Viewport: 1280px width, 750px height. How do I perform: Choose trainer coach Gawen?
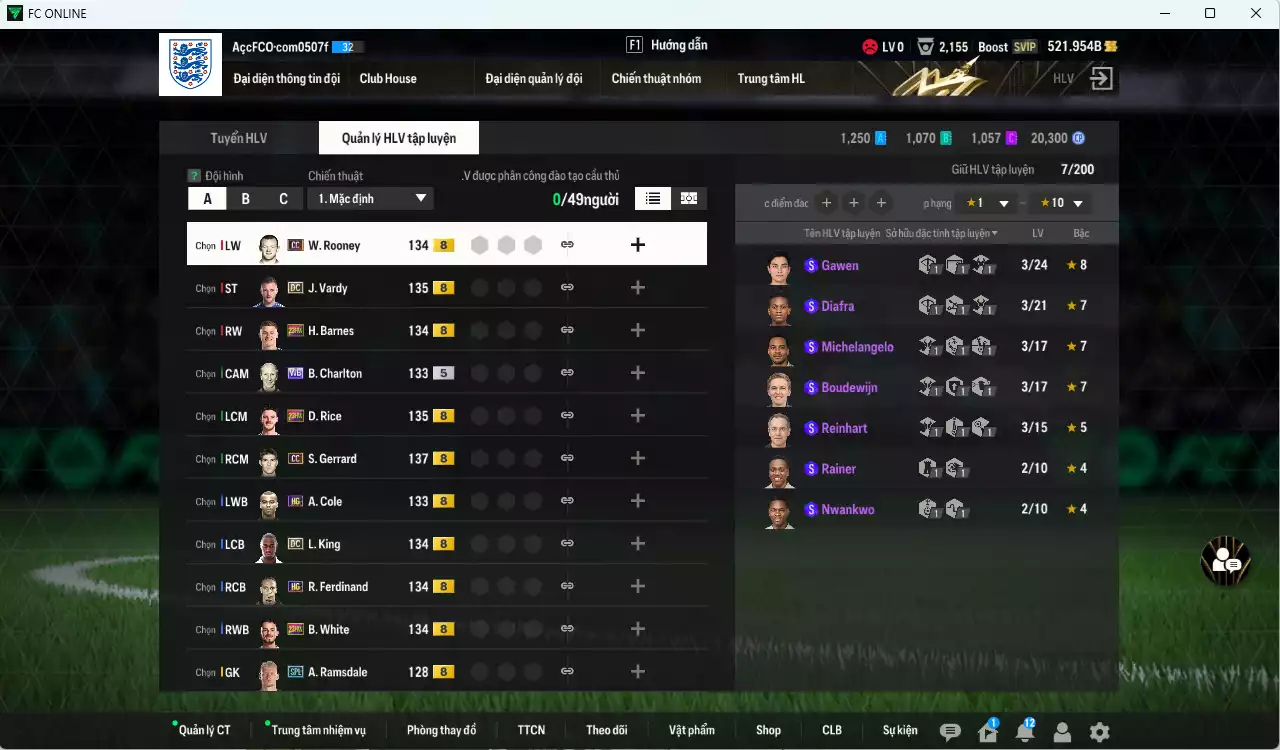pos(840,265)
